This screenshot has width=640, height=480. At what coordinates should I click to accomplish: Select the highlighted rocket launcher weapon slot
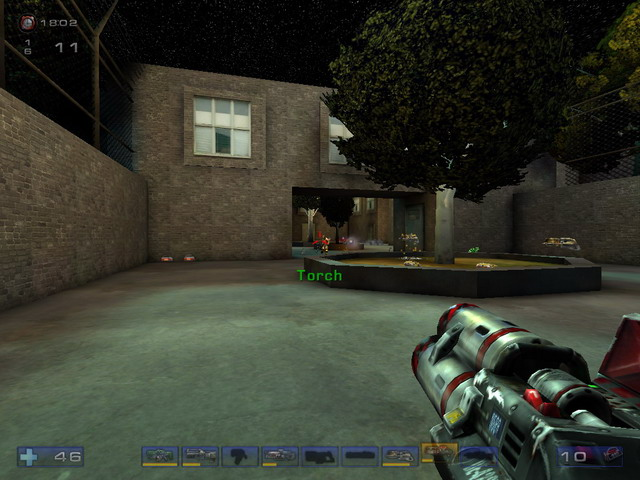[439, 453]
